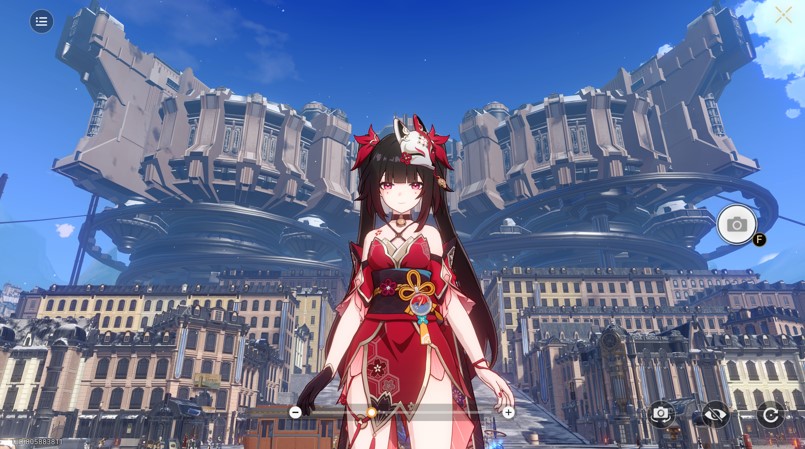Reset the camera with the circular arrow
805x449 pixels.
tap(769, 413)
